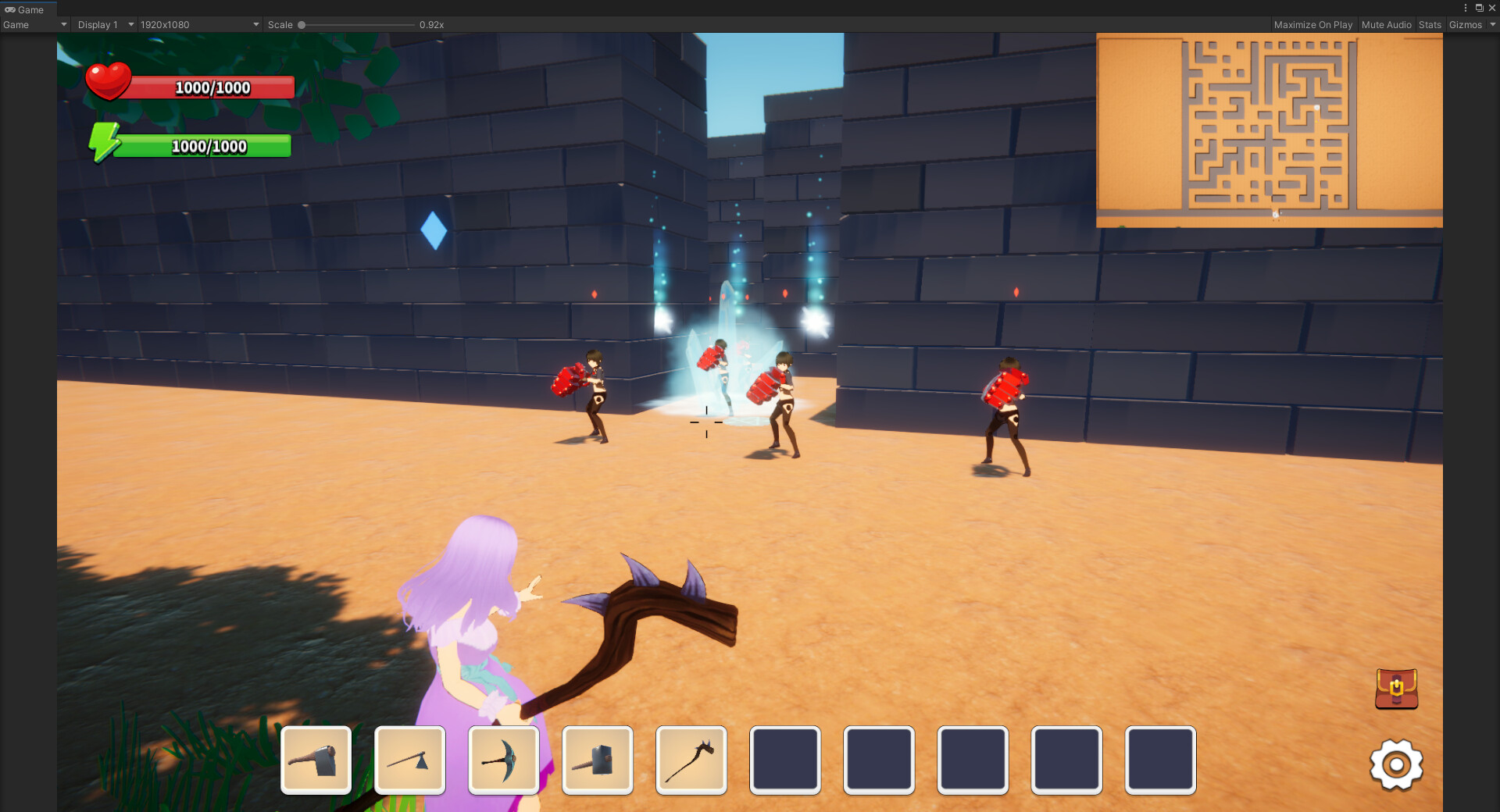Toggle the Stats overlay
This screenshot has height=812, width=1500.
(1430, 24)
